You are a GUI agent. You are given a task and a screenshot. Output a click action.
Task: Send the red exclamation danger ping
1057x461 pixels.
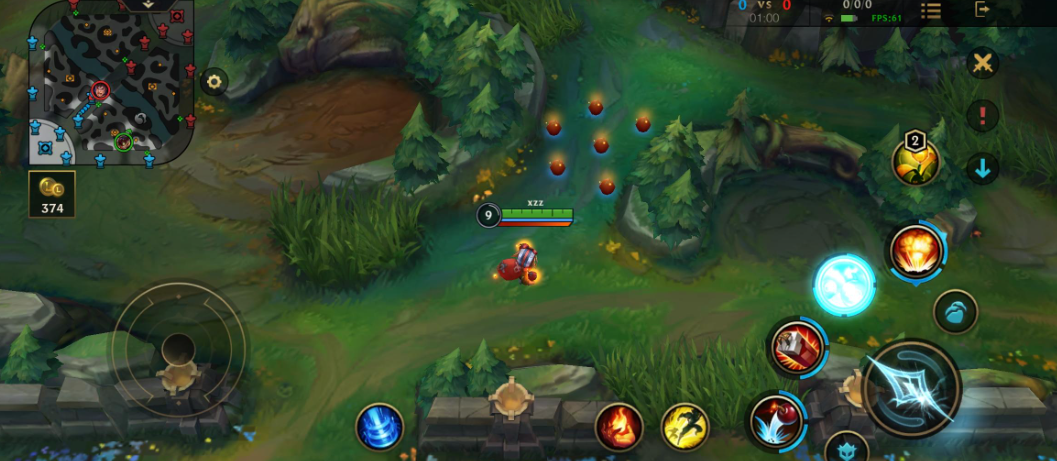coord(983,116)
